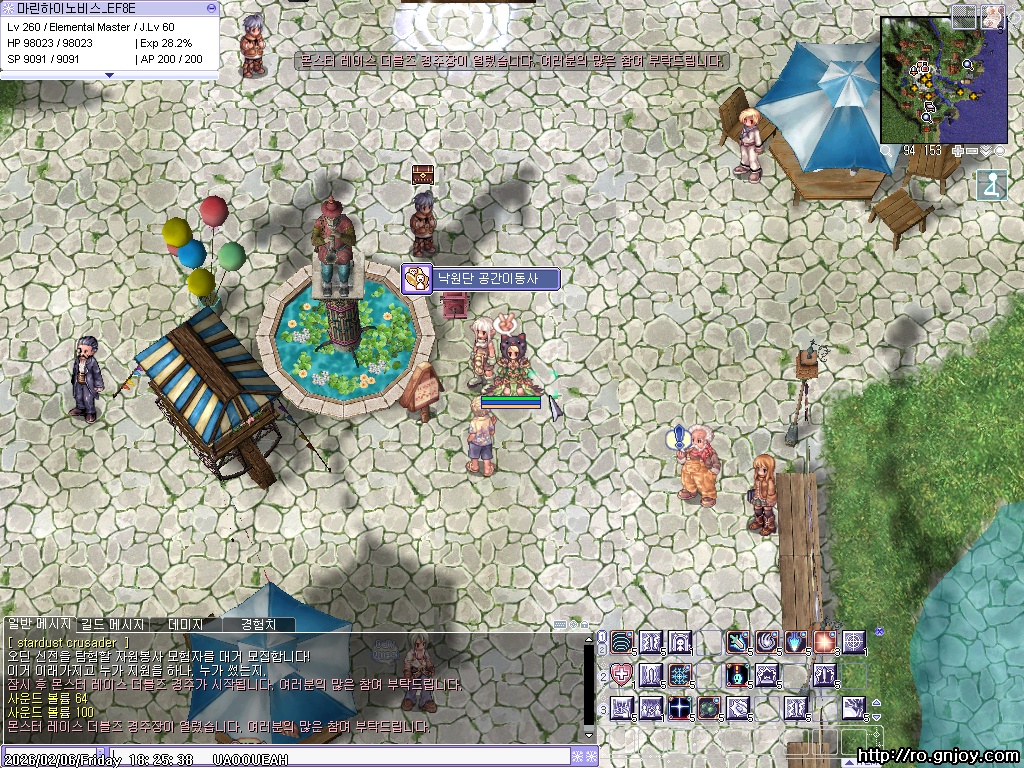Zoom out the minimap with minus button
Image resolution: width=1024 pixels, height=768 pixels.
click(x=972, y=151)
